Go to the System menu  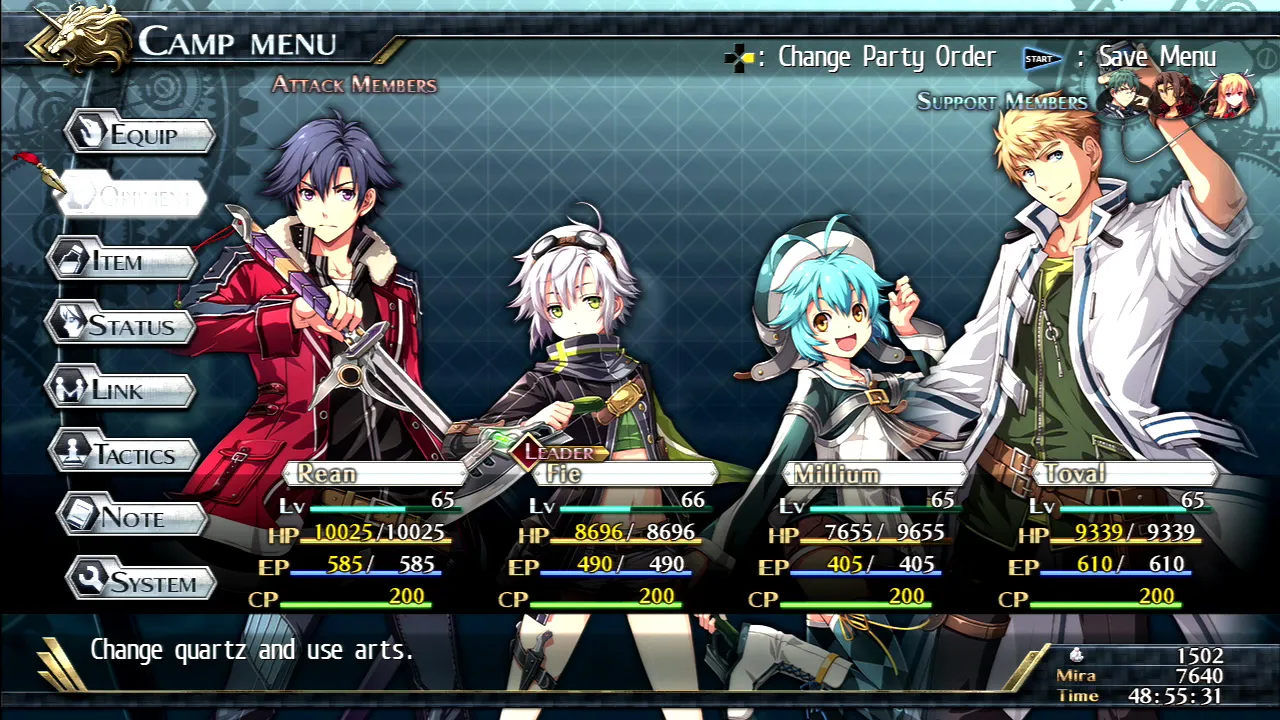coord(142,582)
